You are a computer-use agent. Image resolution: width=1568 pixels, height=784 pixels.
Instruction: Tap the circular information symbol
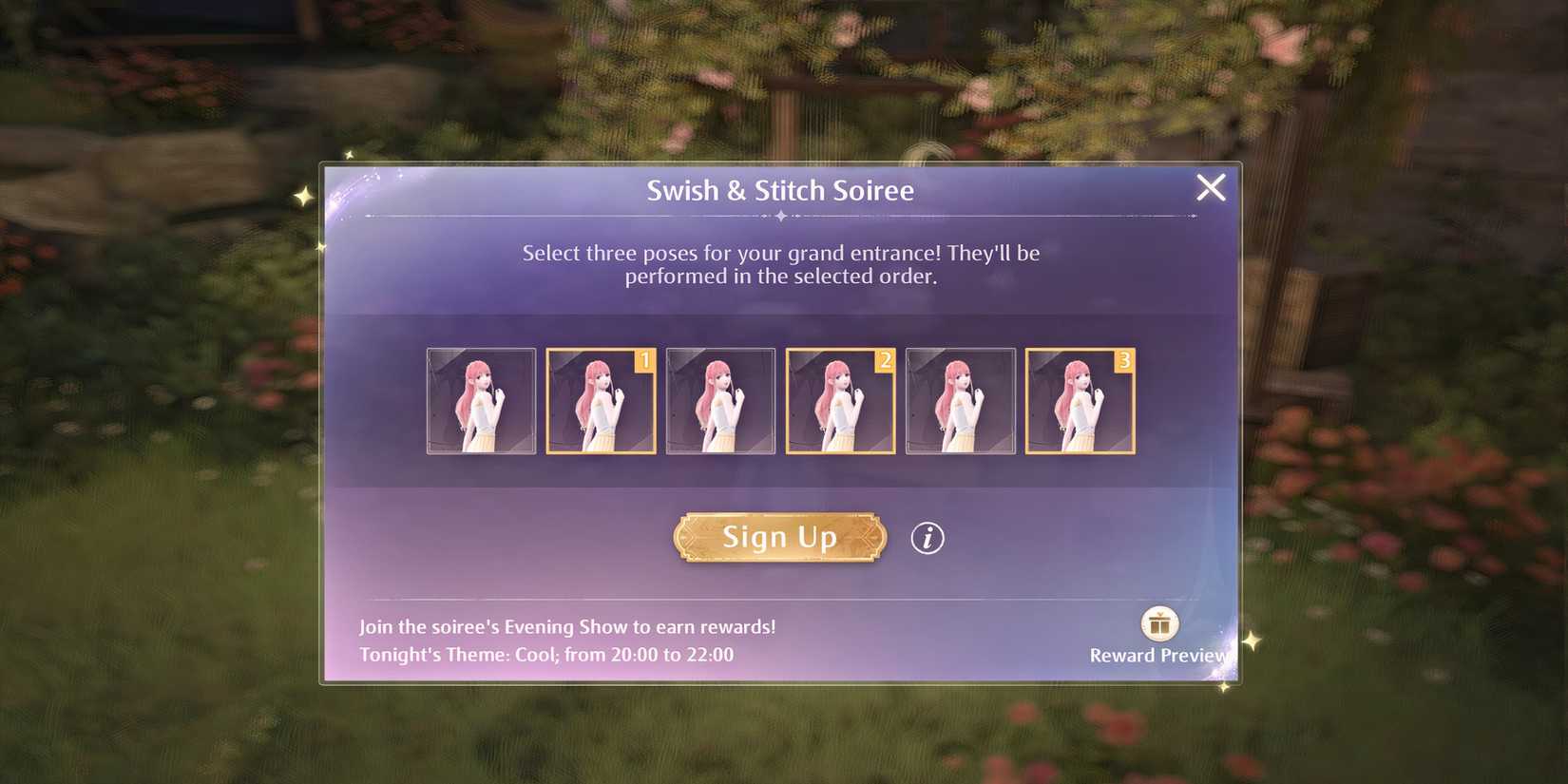pyautogui.click(x=927, y=537)
